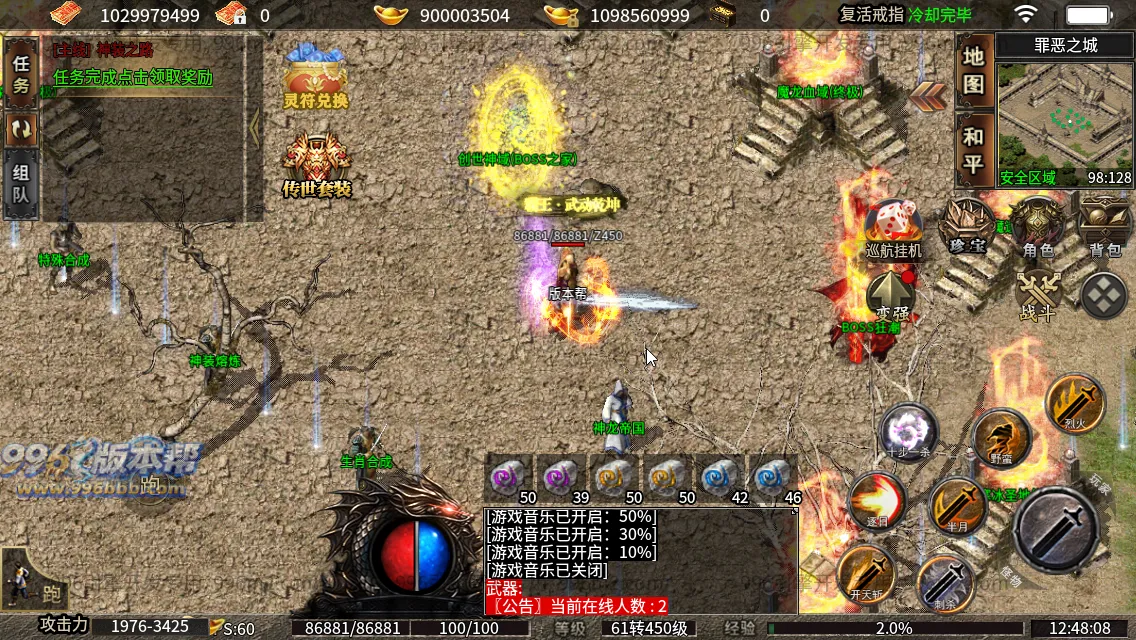Claim reward via green quest completion text
This screenshot has width=1136, height=640.
click(x=133, y=77)
